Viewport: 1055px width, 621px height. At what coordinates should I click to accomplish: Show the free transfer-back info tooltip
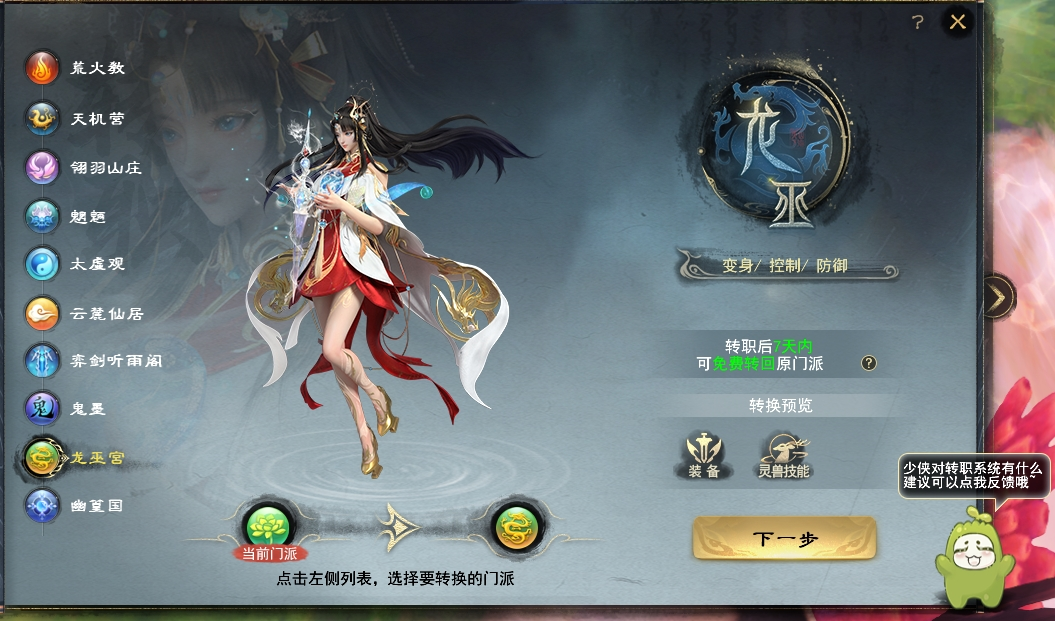coord(868,363)
